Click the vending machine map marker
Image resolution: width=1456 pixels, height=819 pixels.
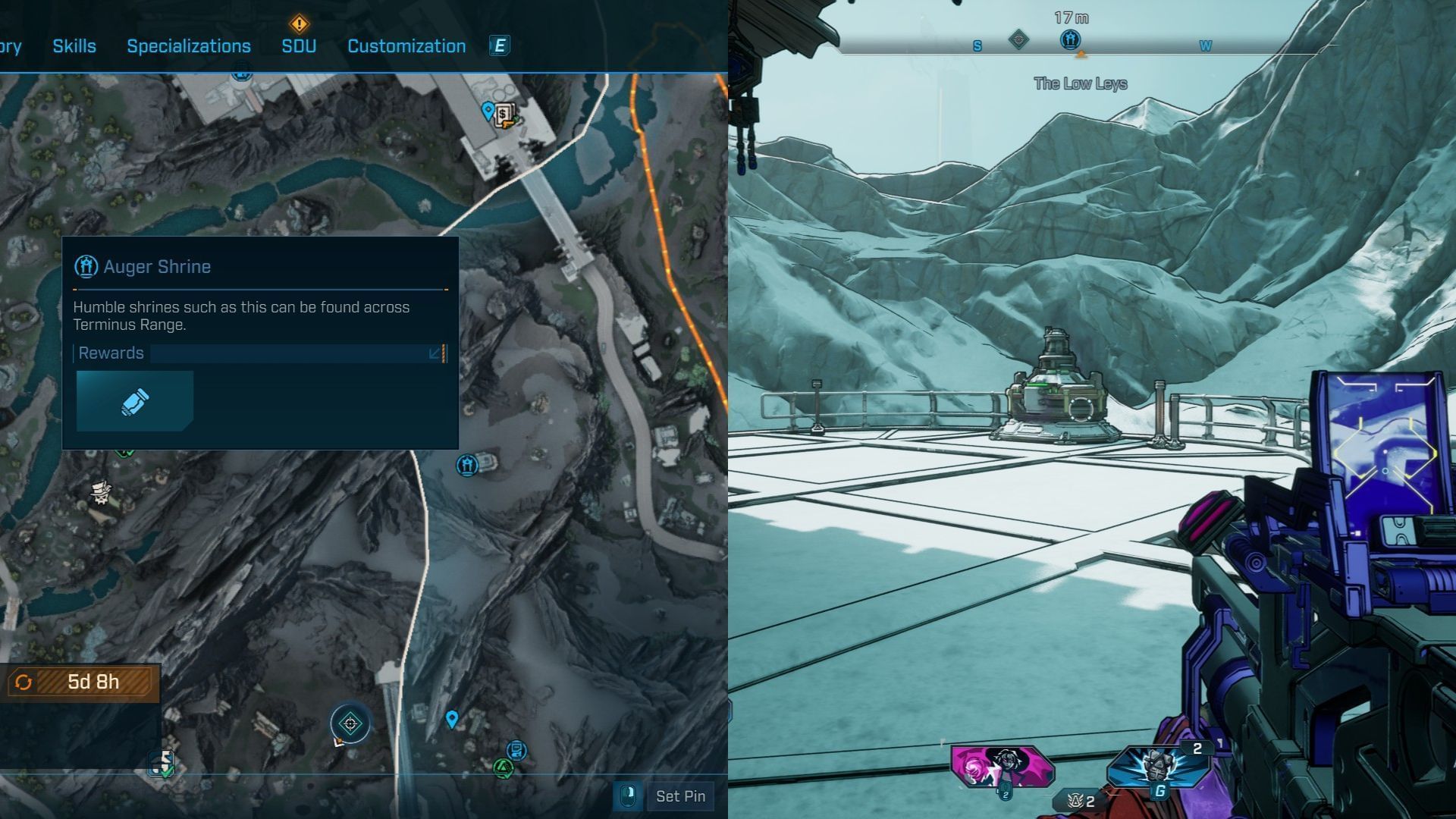504,115
